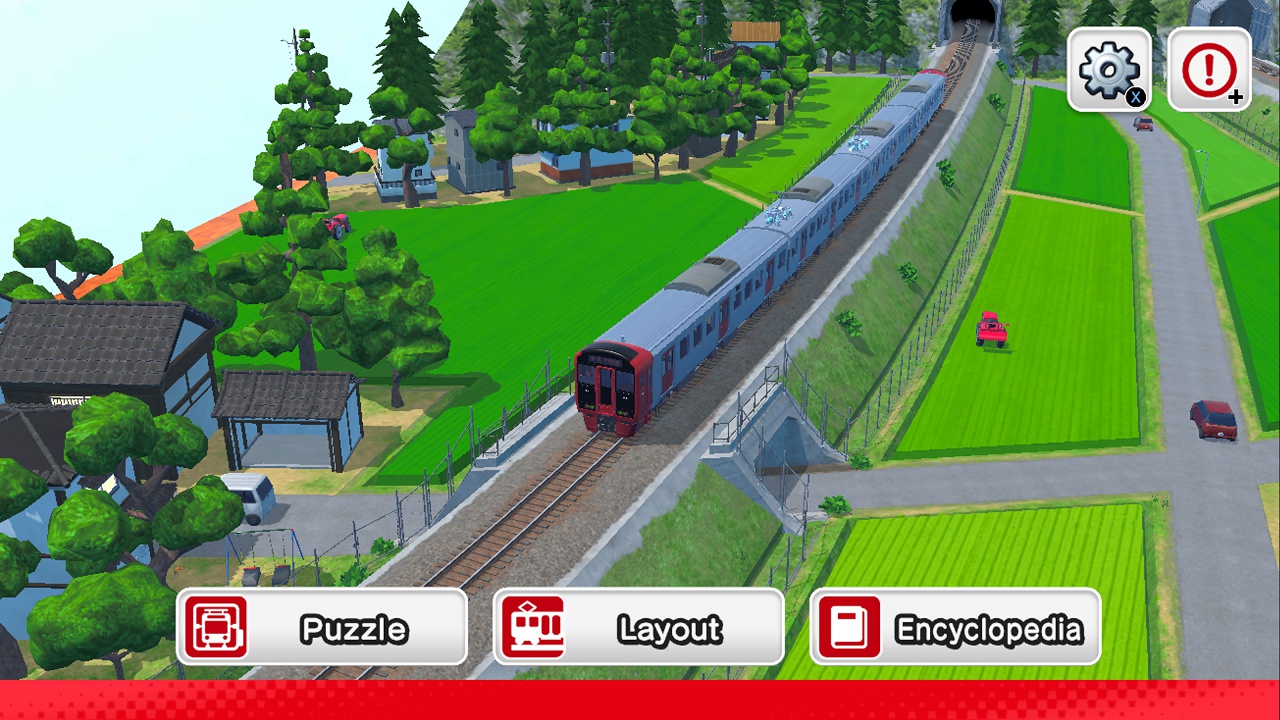Open the gear settings panel

pyautogui.click(x=1109, y=68)
